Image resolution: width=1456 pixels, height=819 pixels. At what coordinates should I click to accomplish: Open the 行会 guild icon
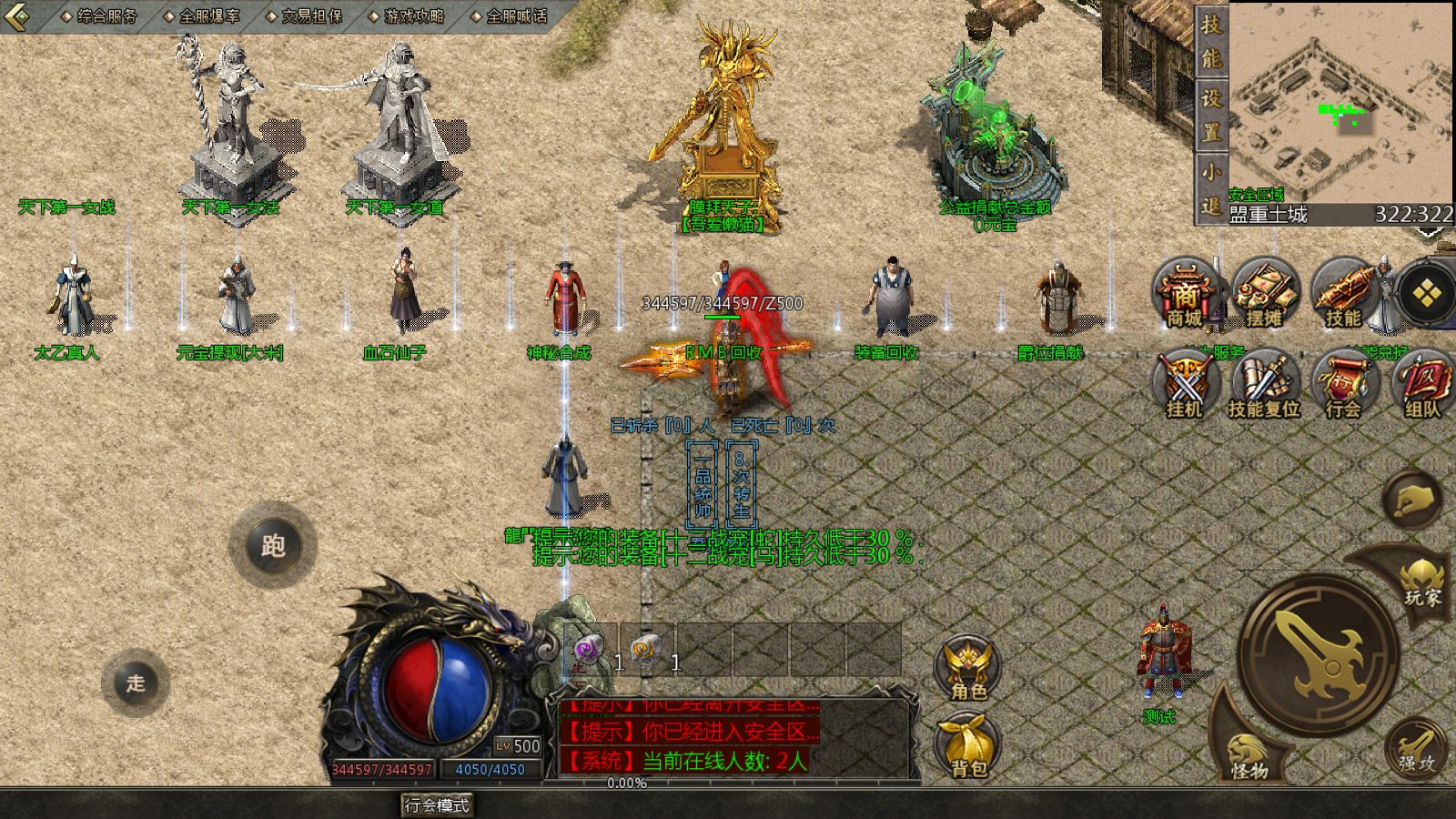click(x=1343, y=384)
